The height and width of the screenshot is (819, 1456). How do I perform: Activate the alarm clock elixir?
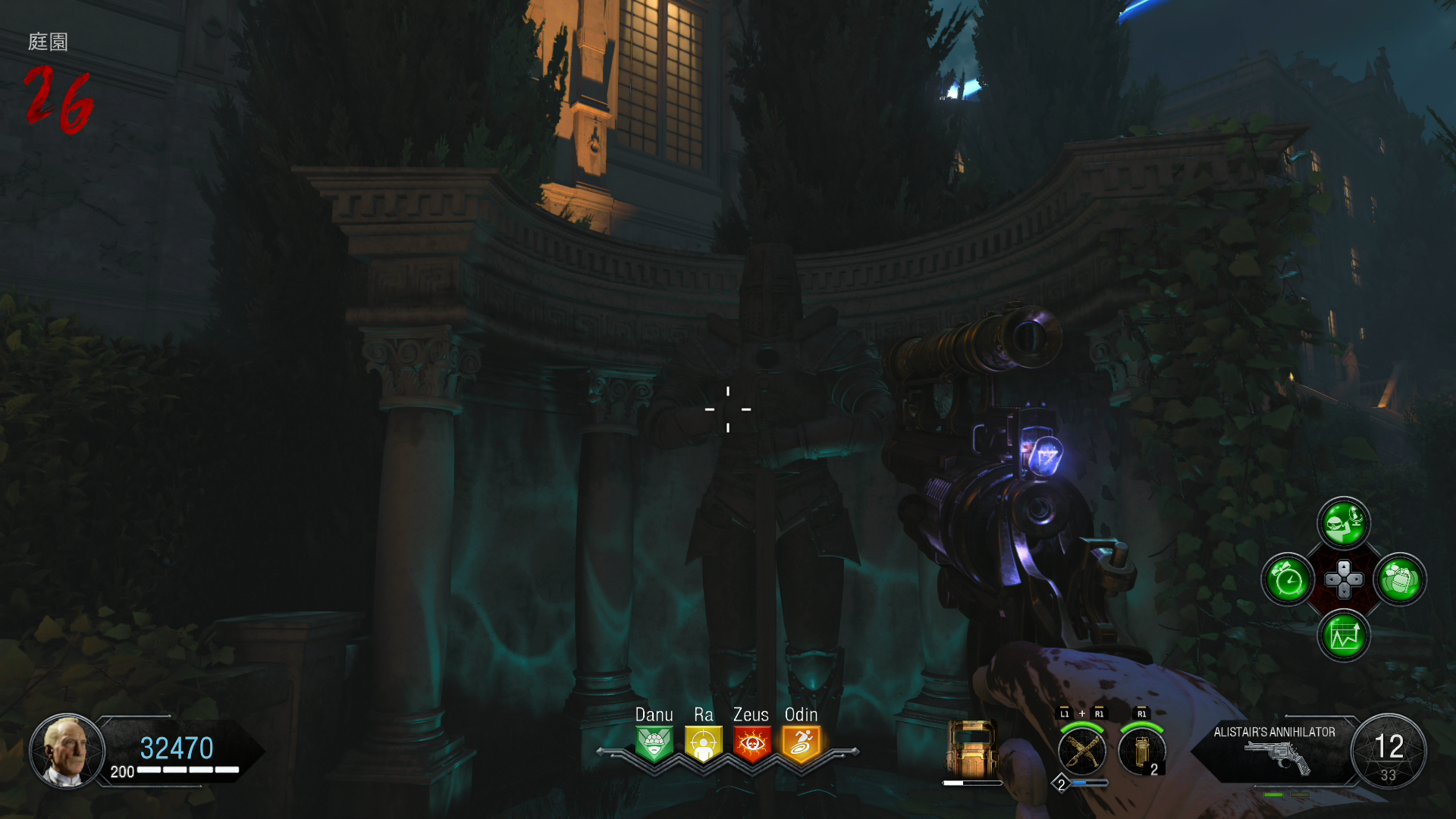1288,580
